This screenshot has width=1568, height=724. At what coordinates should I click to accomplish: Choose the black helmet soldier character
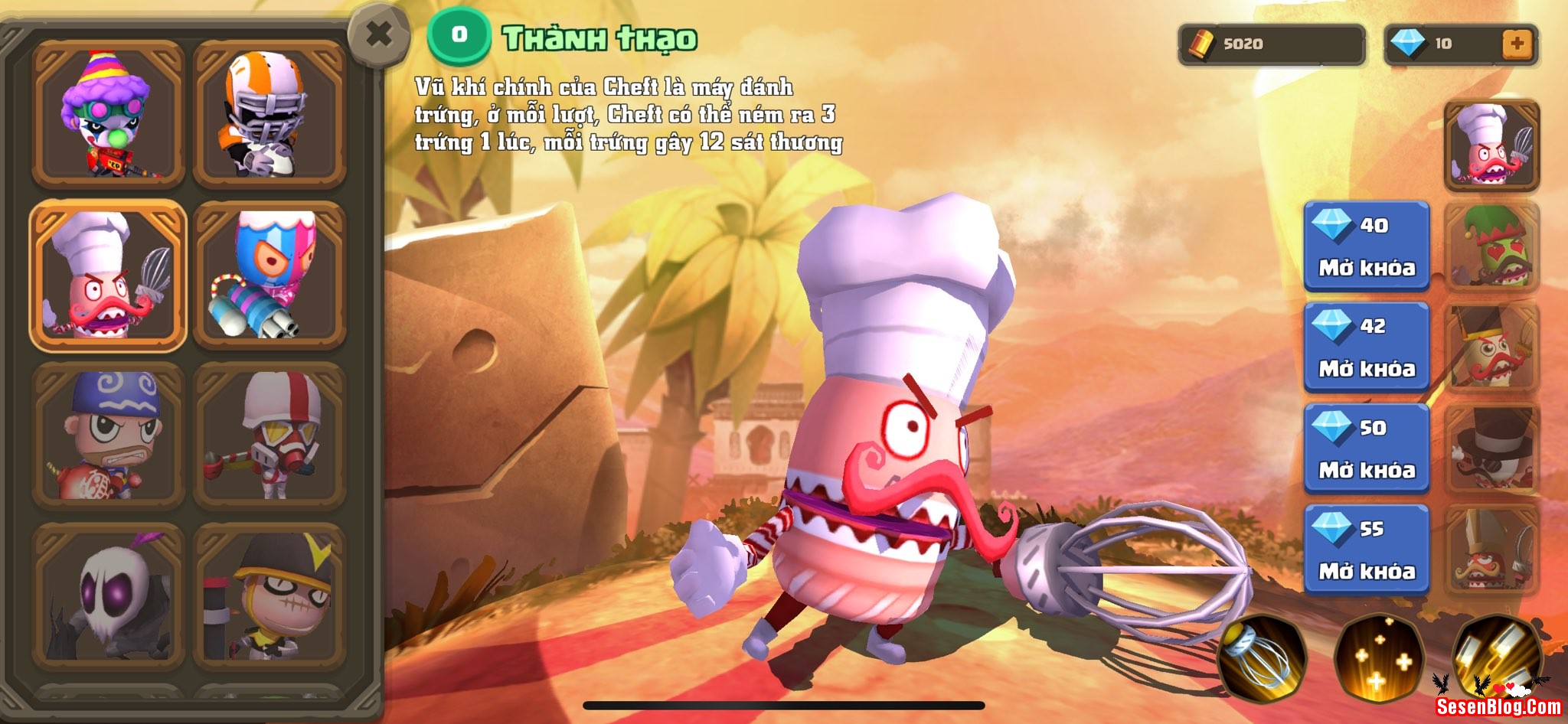tap(269, 596)
